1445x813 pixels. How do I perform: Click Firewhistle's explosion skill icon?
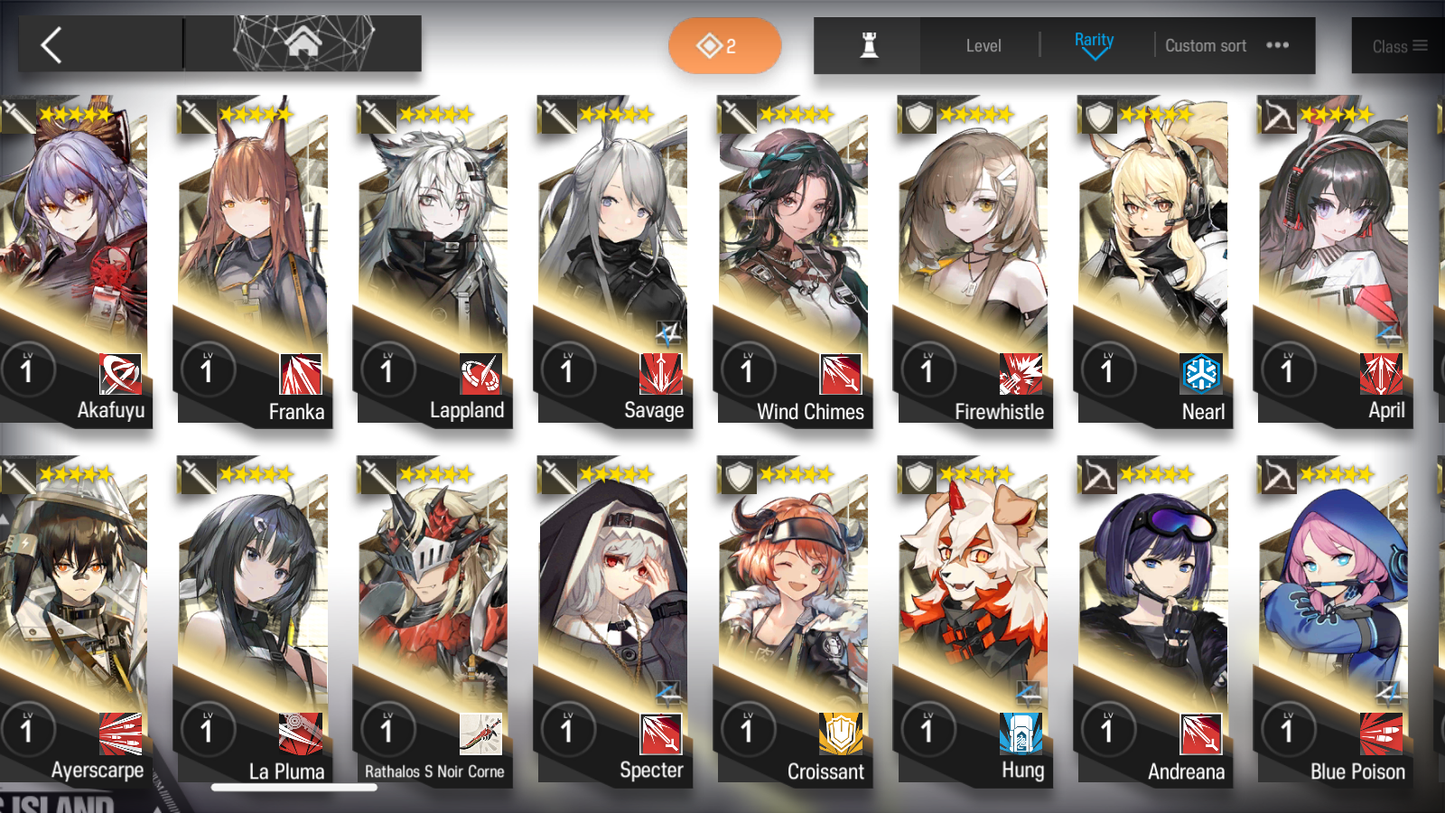click(x=1022, y=372)
